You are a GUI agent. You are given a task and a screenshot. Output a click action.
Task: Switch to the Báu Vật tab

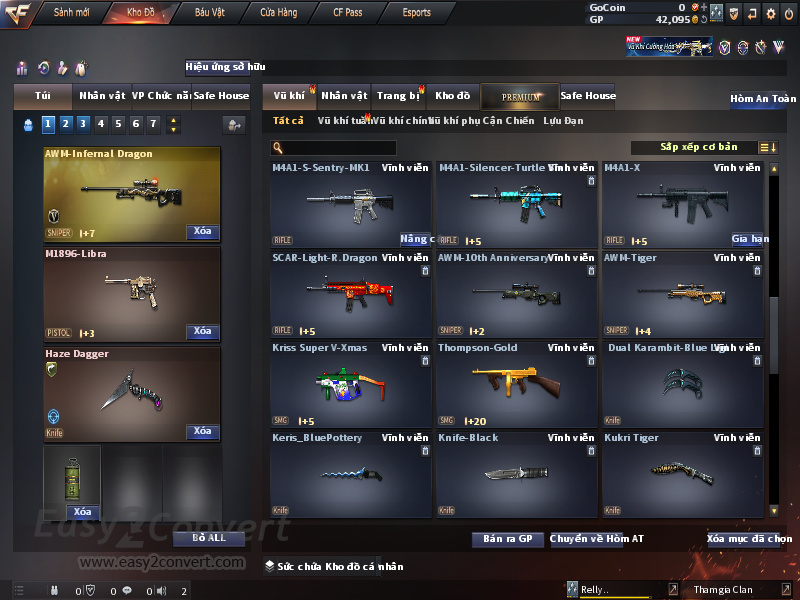[x=210, y=13]
